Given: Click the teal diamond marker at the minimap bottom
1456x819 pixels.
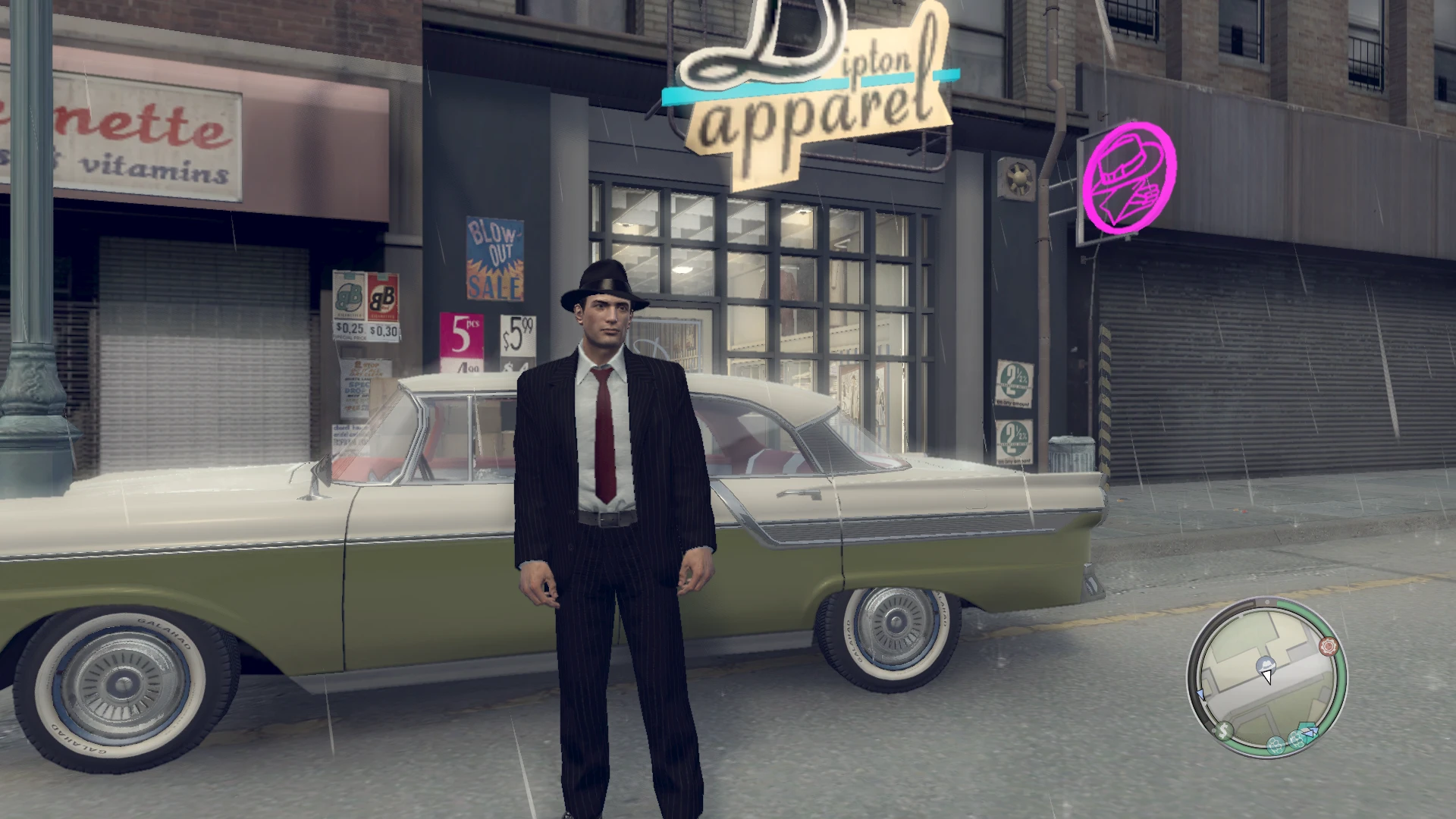Looking at the screenshot, I should tap(1306, 728).
